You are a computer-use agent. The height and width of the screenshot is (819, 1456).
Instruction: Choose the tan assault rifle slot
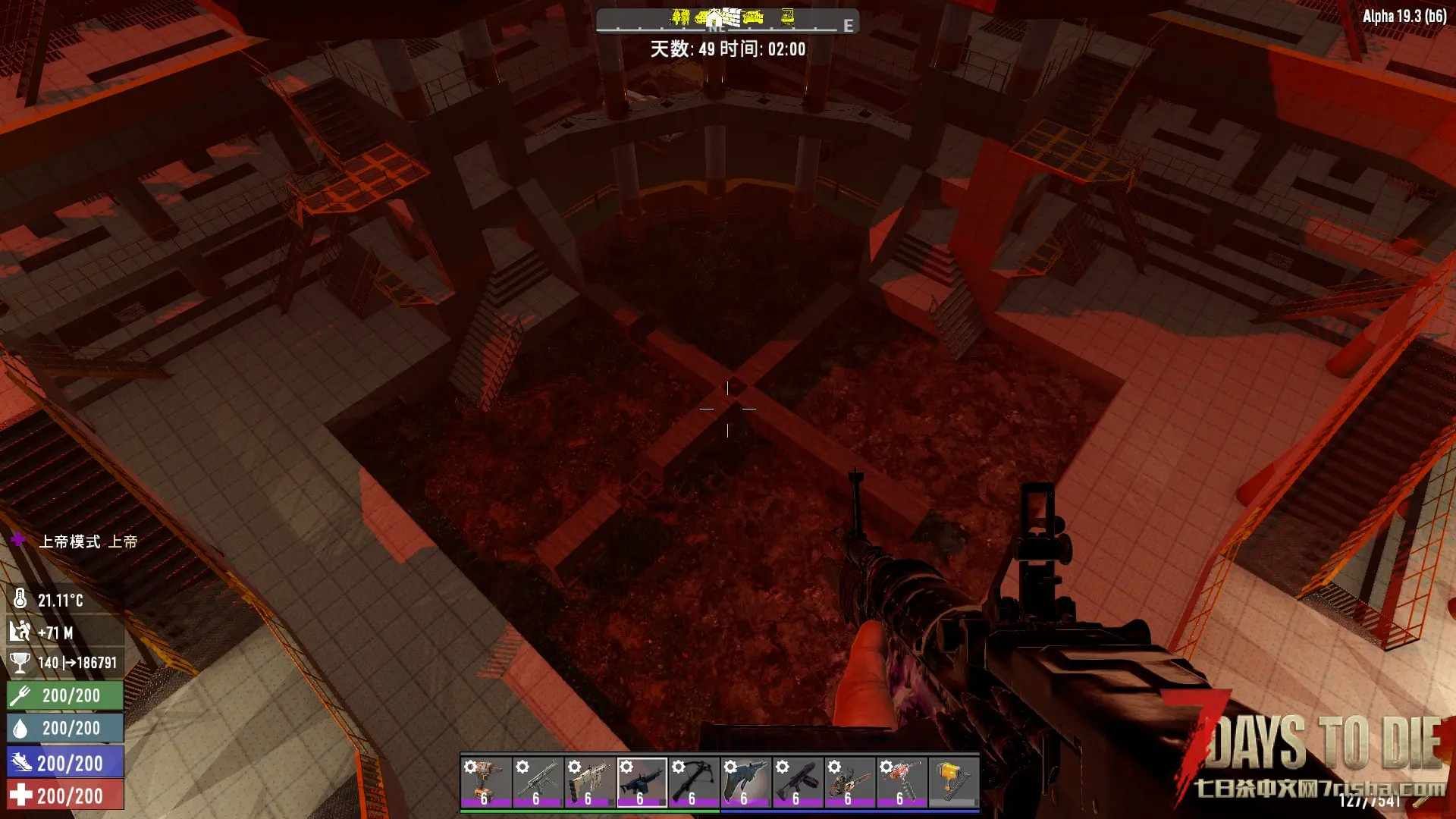tap(590, 782)
